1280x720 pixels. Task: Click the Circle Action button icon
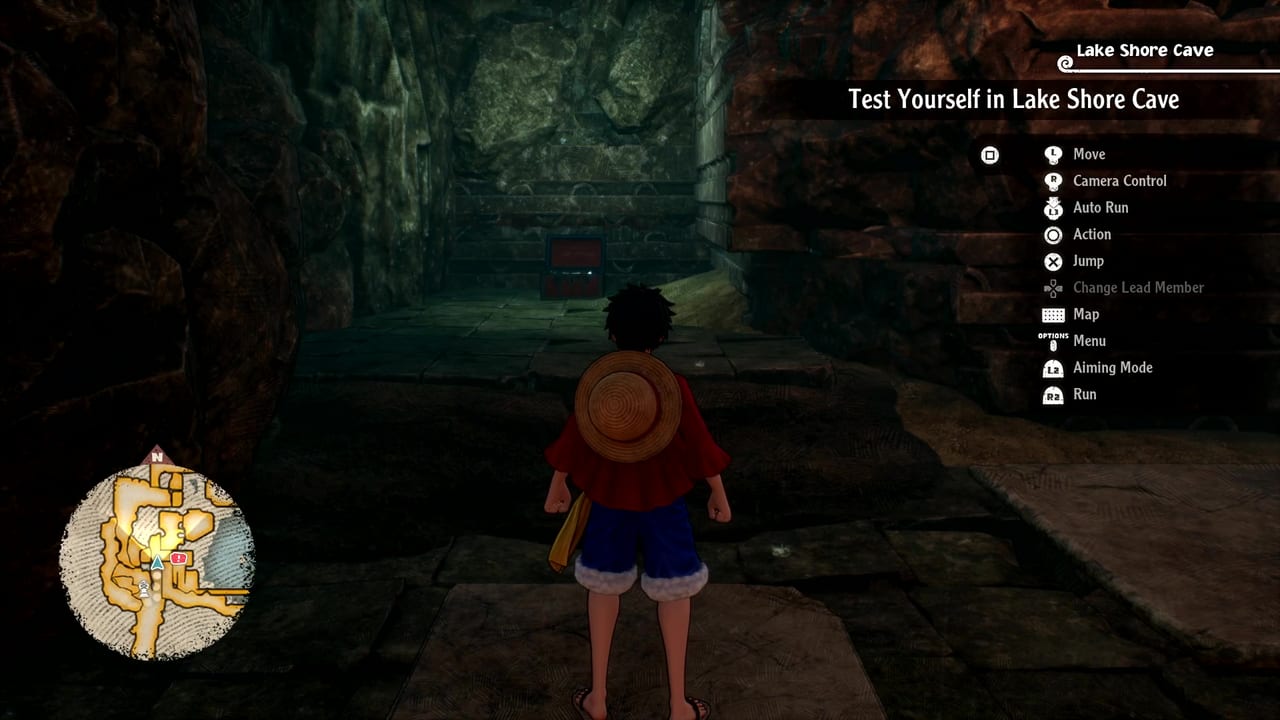1052,235
